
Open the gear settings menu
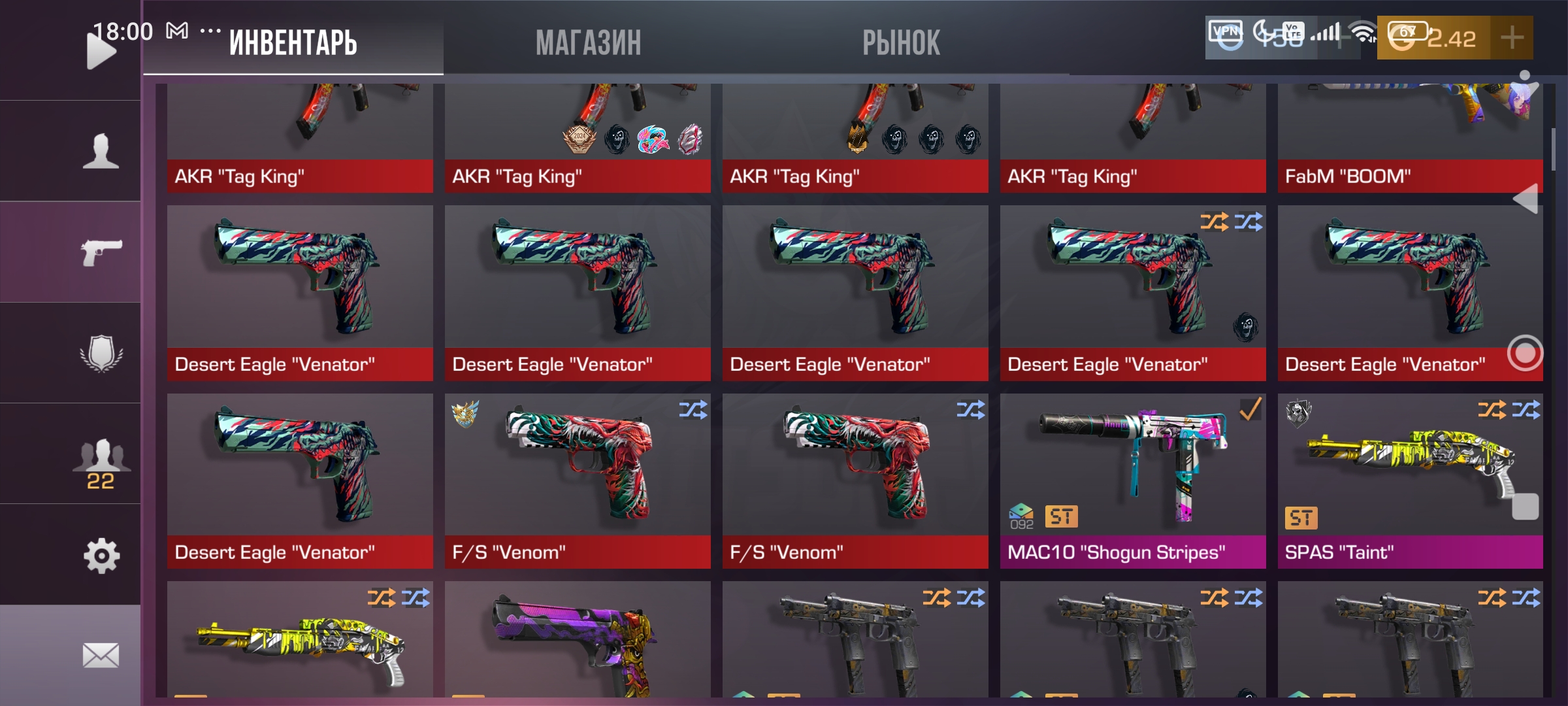click(x=101, y=556)
